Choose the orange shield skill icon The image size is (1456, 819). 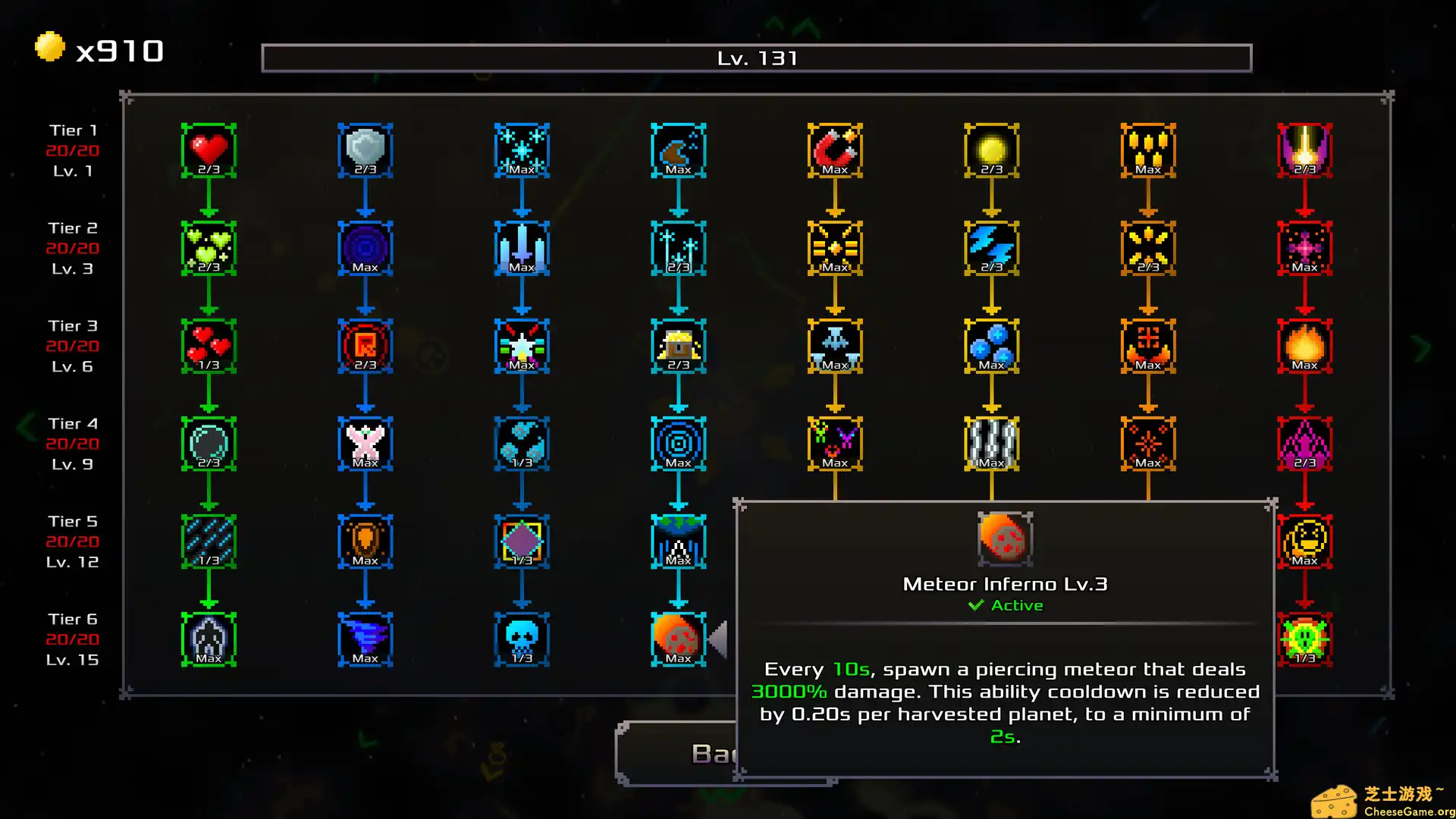coord(365,541)
